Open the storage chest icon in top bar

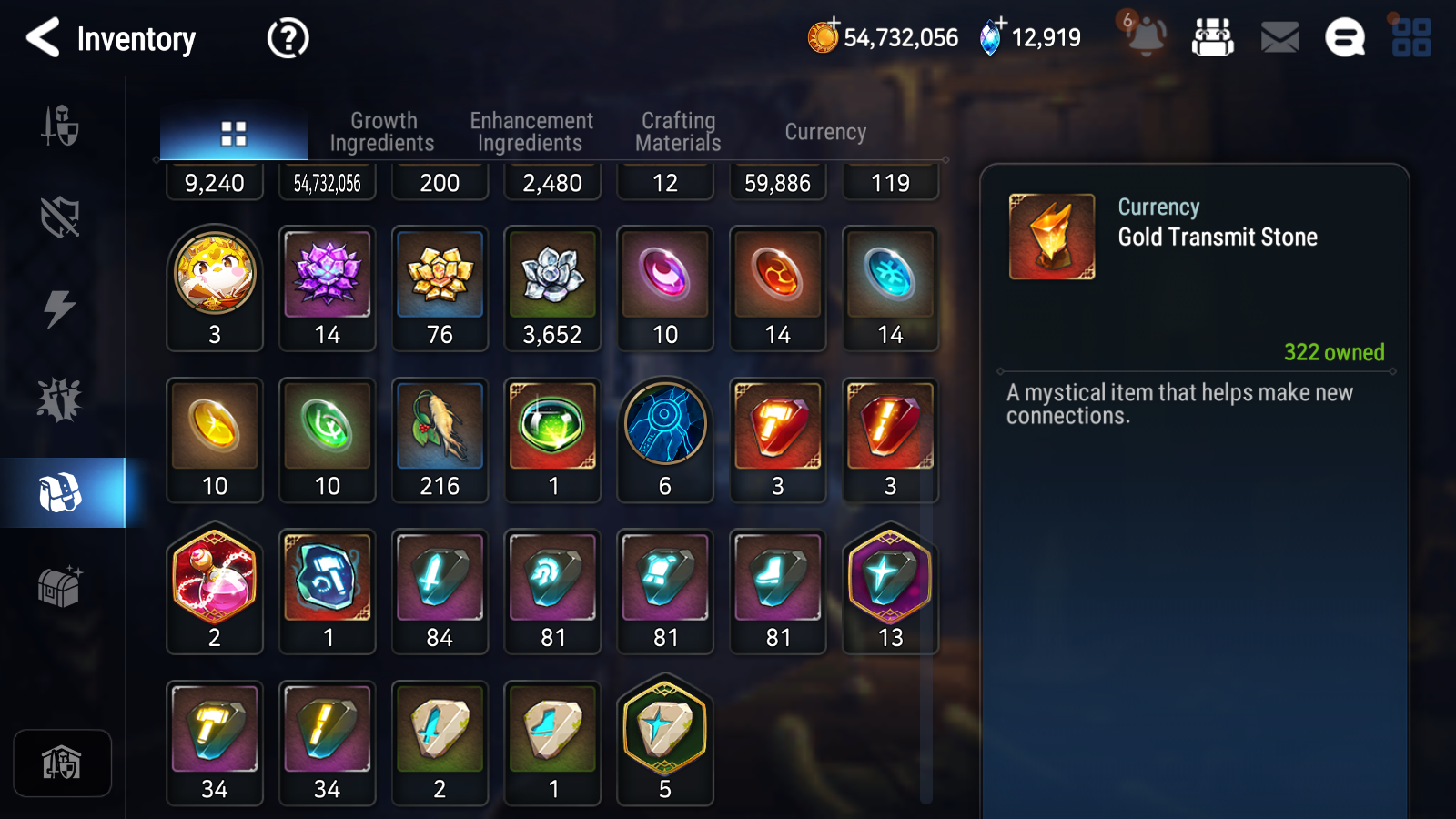1214,38
